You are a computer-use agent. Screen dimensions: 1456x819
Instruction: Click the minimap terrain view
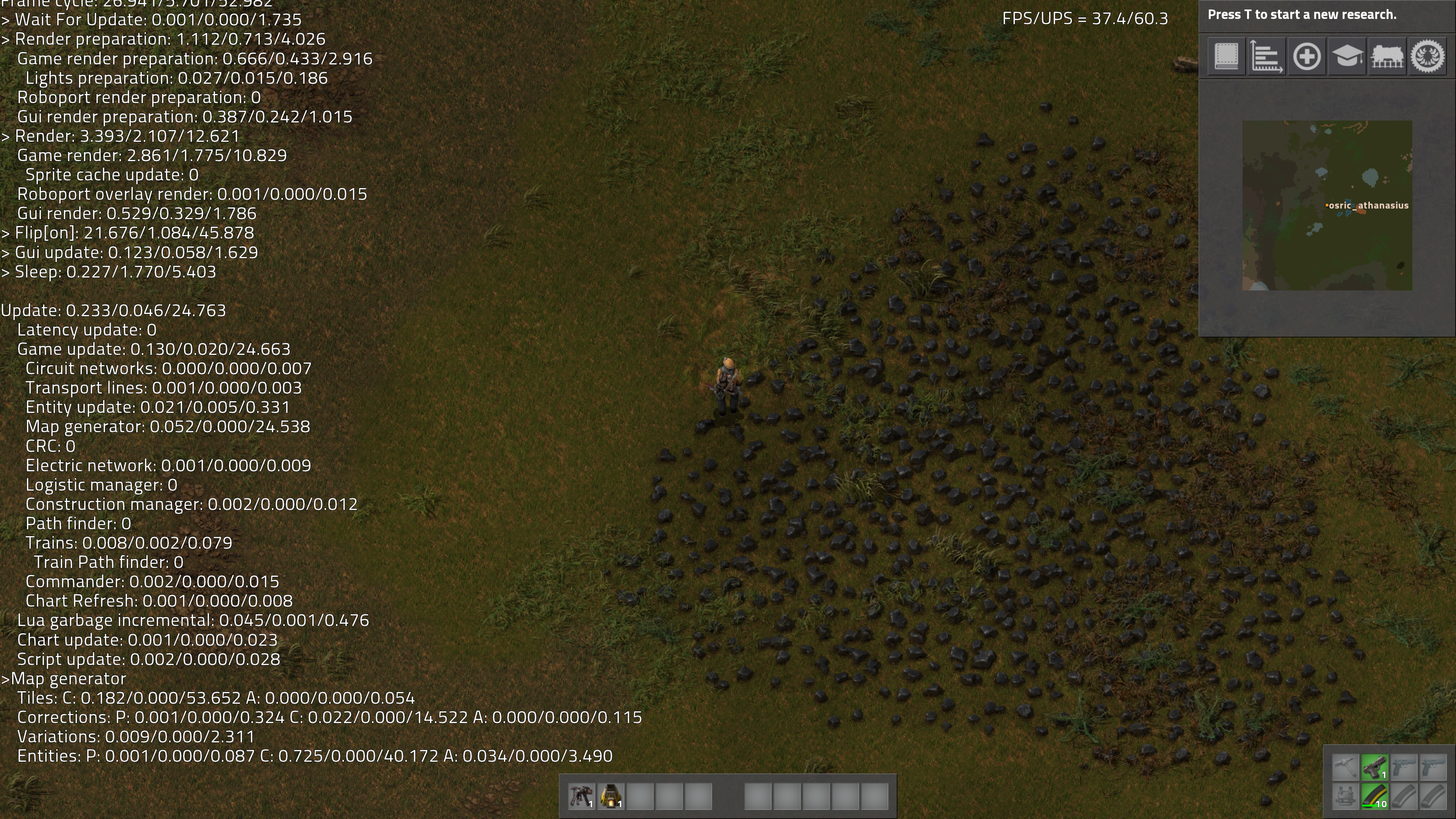click(1327, 205)
